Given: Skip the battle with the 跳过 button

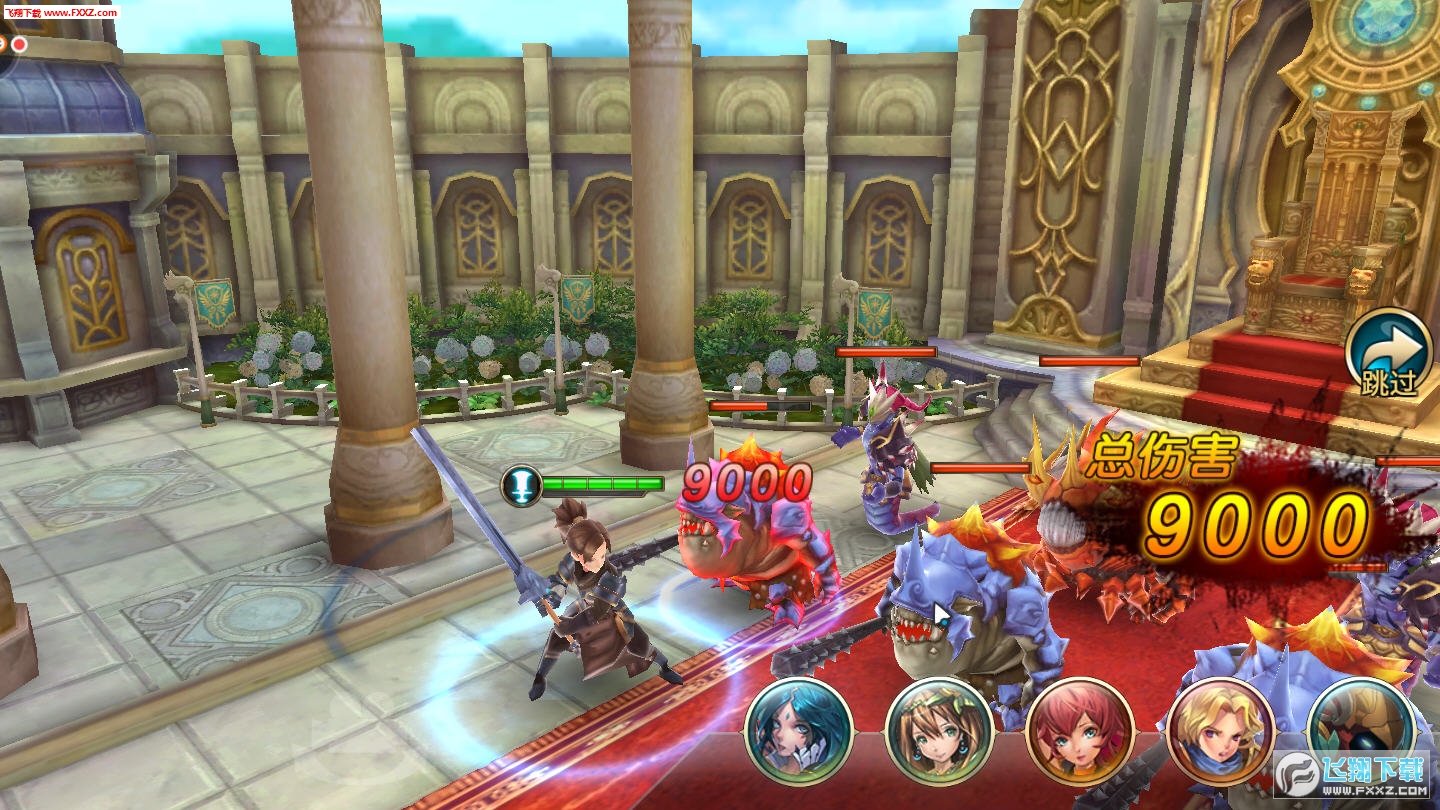Looking at the screenshot, I should 1389,355.
